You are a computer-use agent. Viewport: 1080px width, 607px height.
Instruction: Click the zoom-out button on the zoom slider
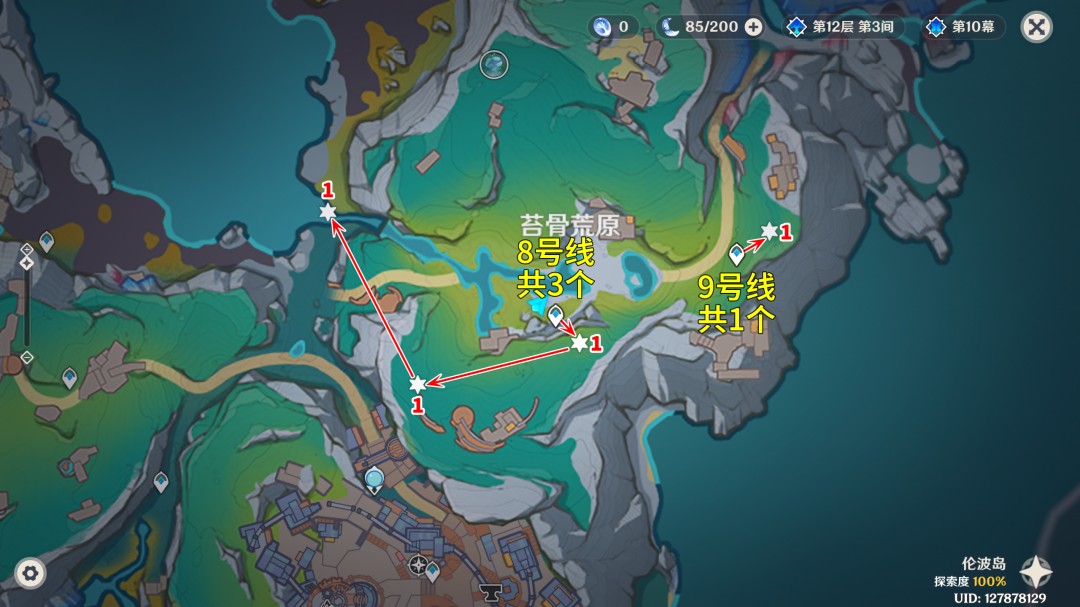tap(27, 357)
